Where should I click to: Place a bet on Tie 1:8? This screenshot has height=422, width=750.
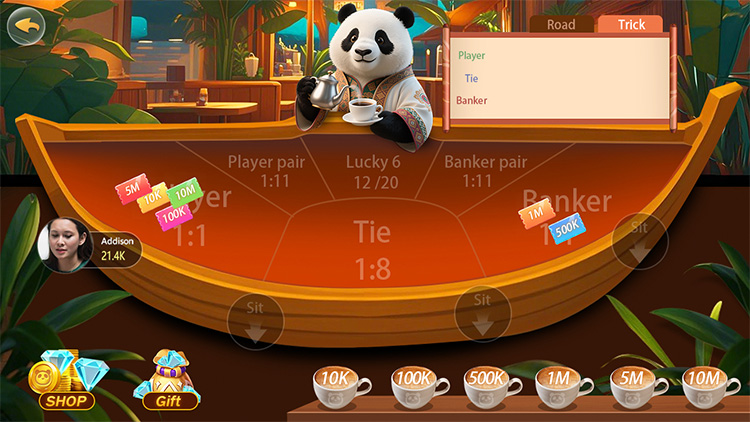pyautogui.click(x=372, y=250)
